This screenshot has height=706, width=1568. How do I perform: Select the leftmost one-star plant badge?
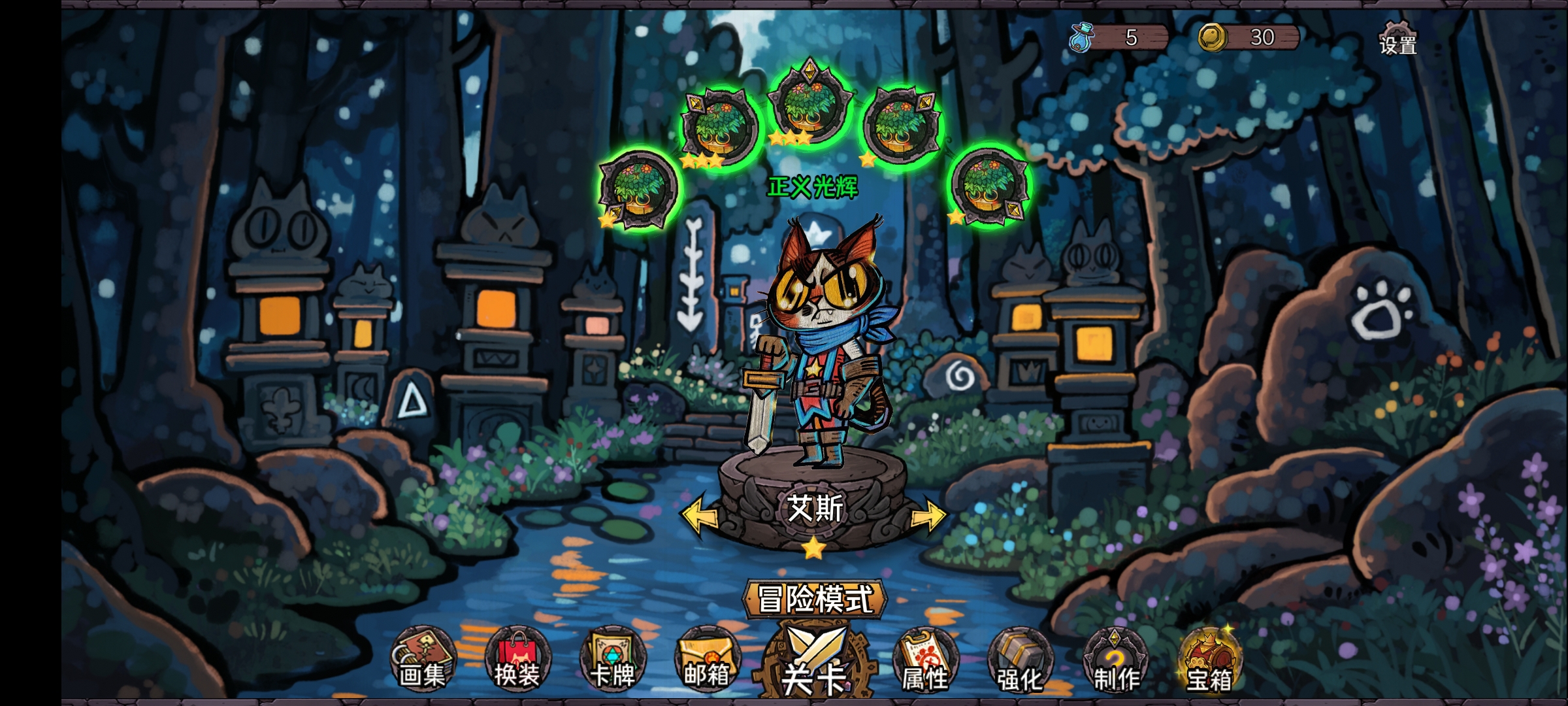(638, 190)
